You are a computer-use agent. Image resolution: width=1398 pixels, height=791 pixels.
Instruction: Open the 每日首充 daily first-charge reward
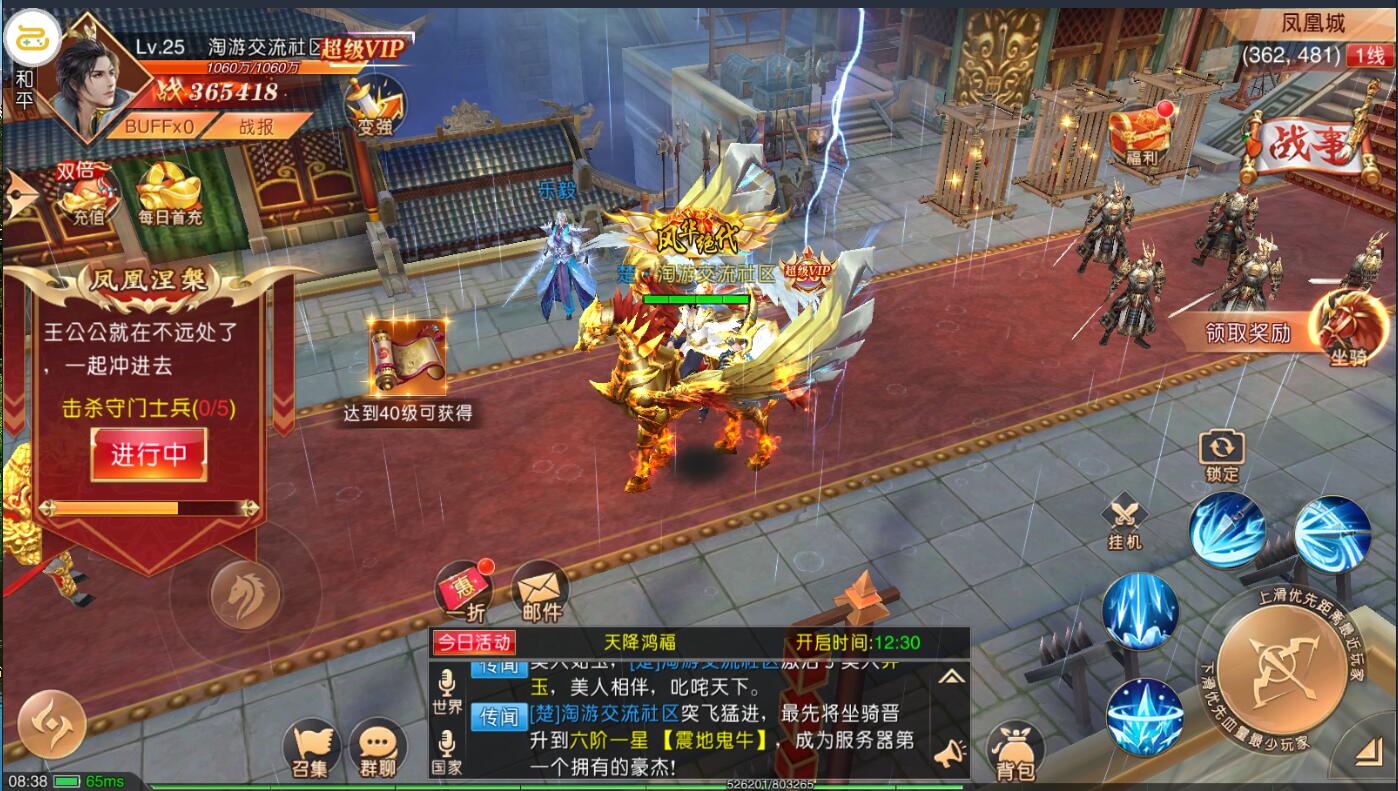click(169, 195)
